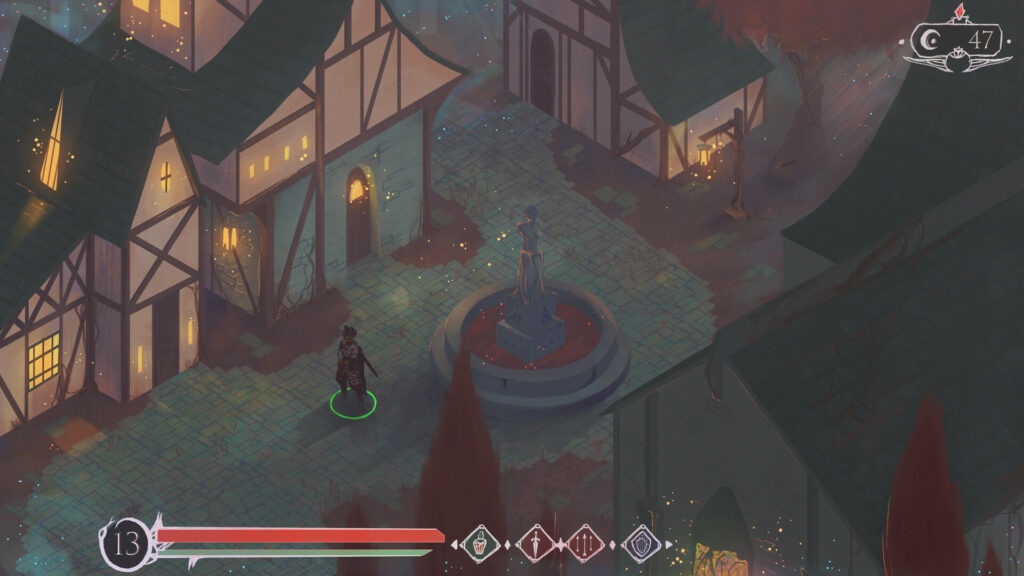Select the triple arrows ability
This screenshot has width=1024, height=576.
[587, 544]
